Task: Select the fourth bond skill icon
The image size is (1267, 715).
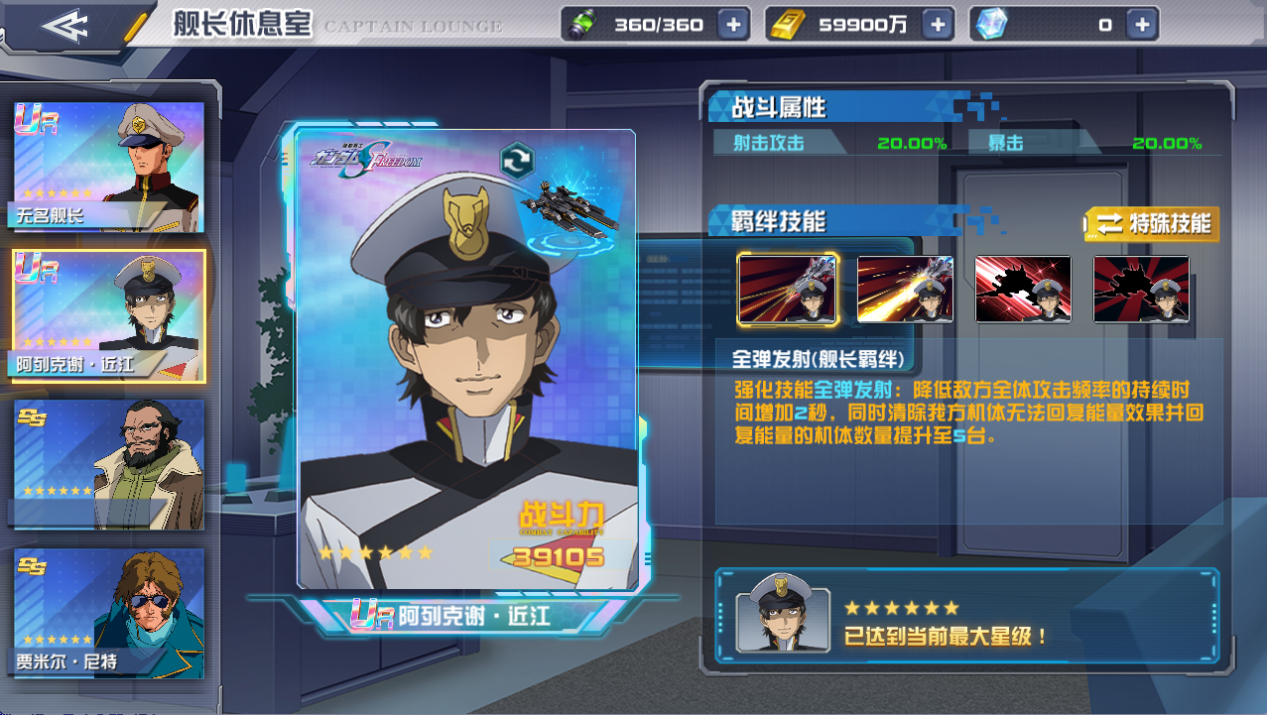Action: [1141, 289]
